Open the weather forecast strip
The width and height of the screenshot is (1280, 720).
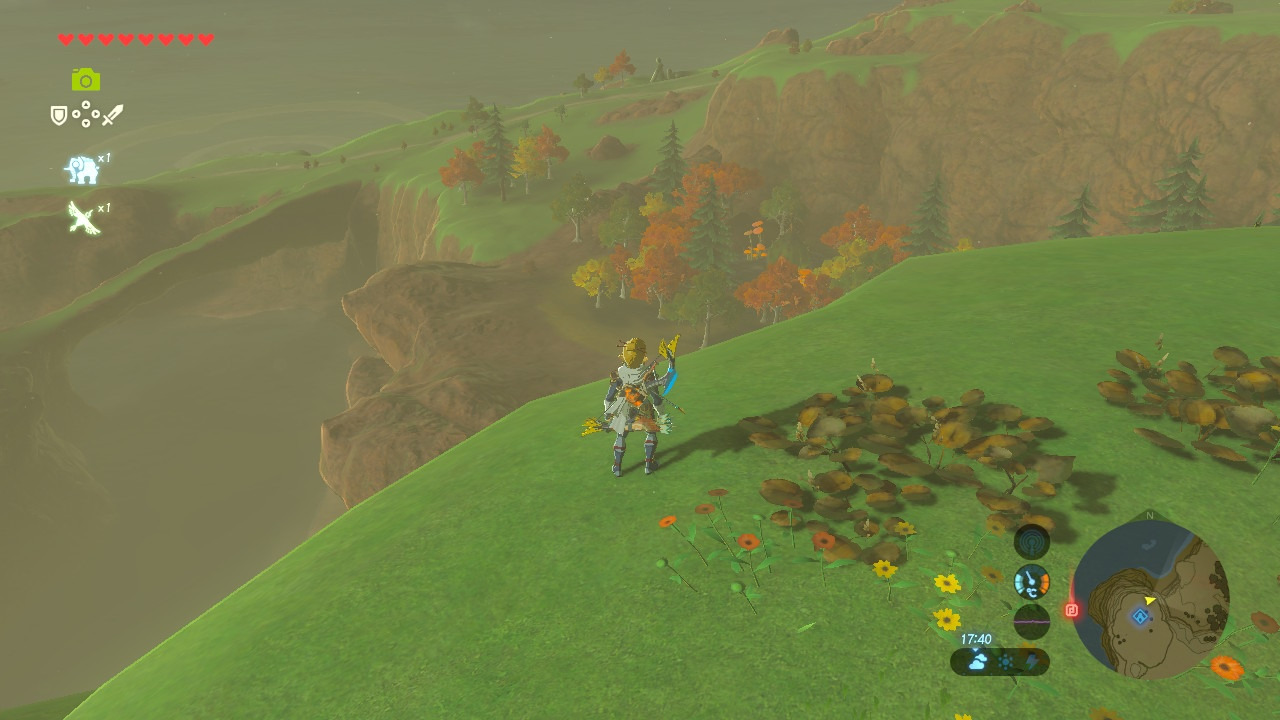(x=1000, y=661)
